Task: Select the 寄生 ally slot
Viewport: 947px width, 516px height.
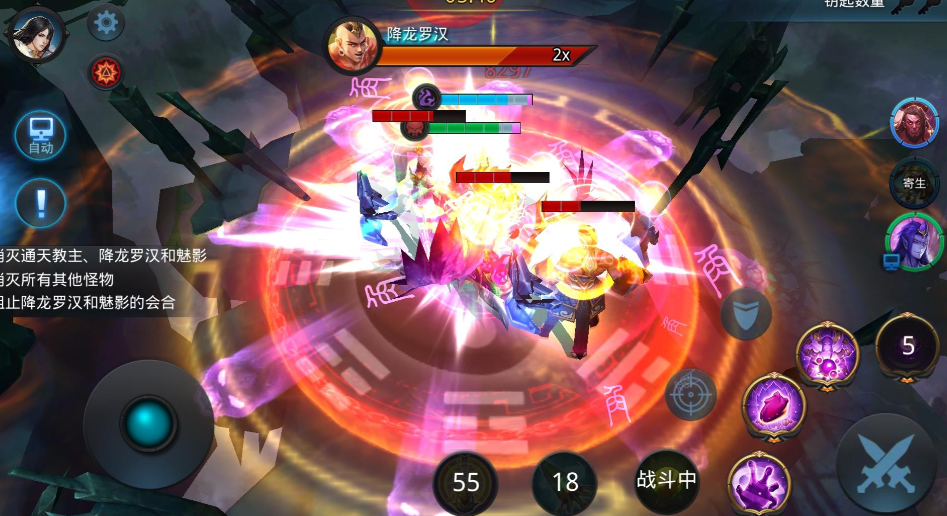Action: (x=914, y=183)
